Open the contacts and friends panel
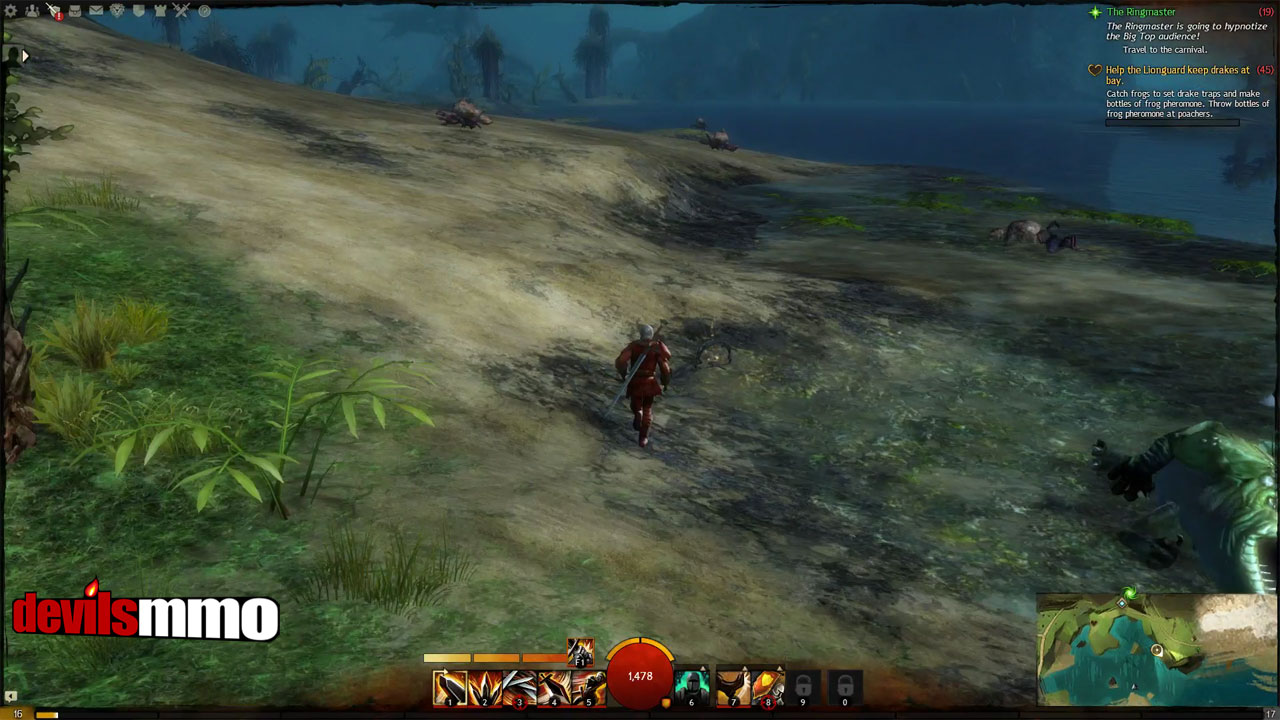1280x720 pixels. (x=33, y=11)
